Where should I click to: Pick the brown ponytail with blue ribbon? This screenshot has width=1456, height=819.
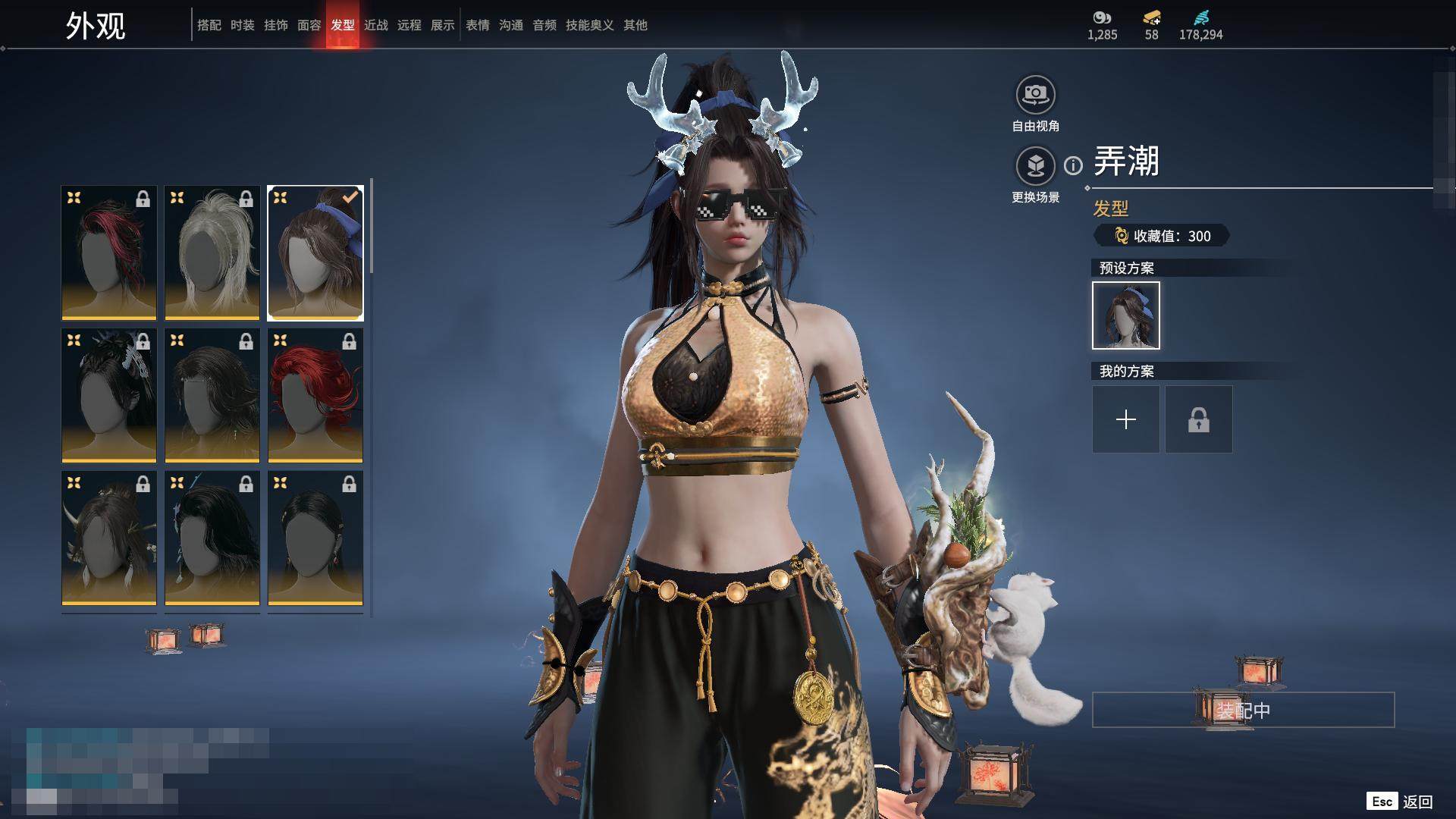(x=315, y=253)
